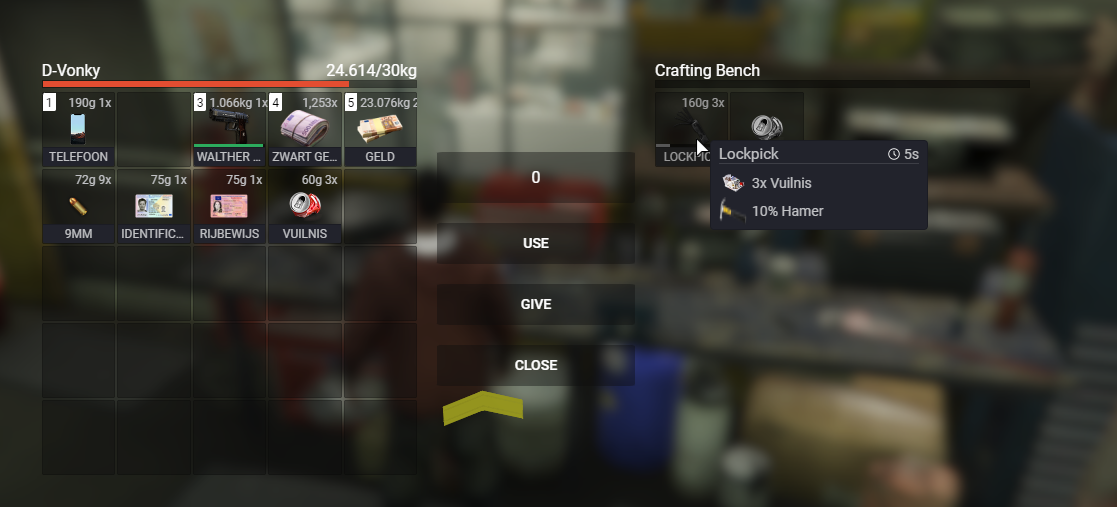Screen dimensions: 1117x507
Task: Choose the Walther pistol slot
Action: pyautogui.click(x=230, y=129)
